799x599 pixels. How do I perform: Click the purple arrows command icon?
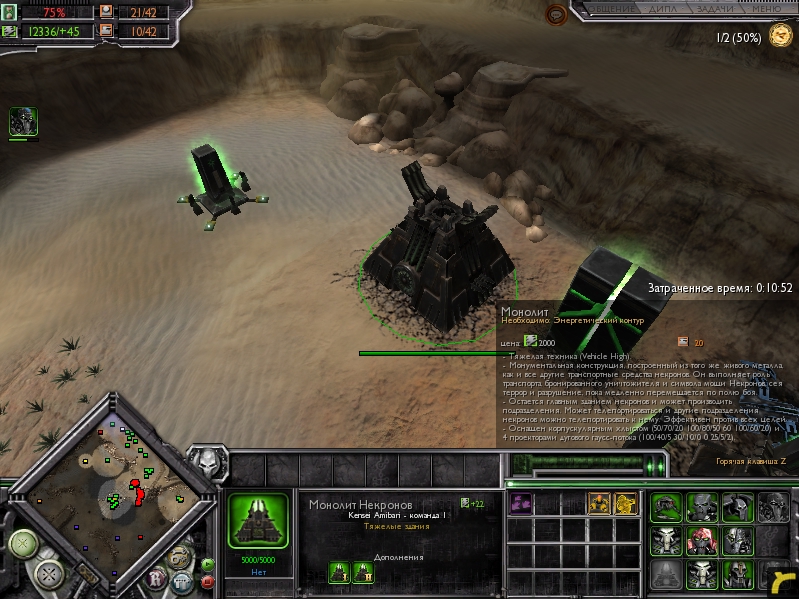(x=520, y=503)
